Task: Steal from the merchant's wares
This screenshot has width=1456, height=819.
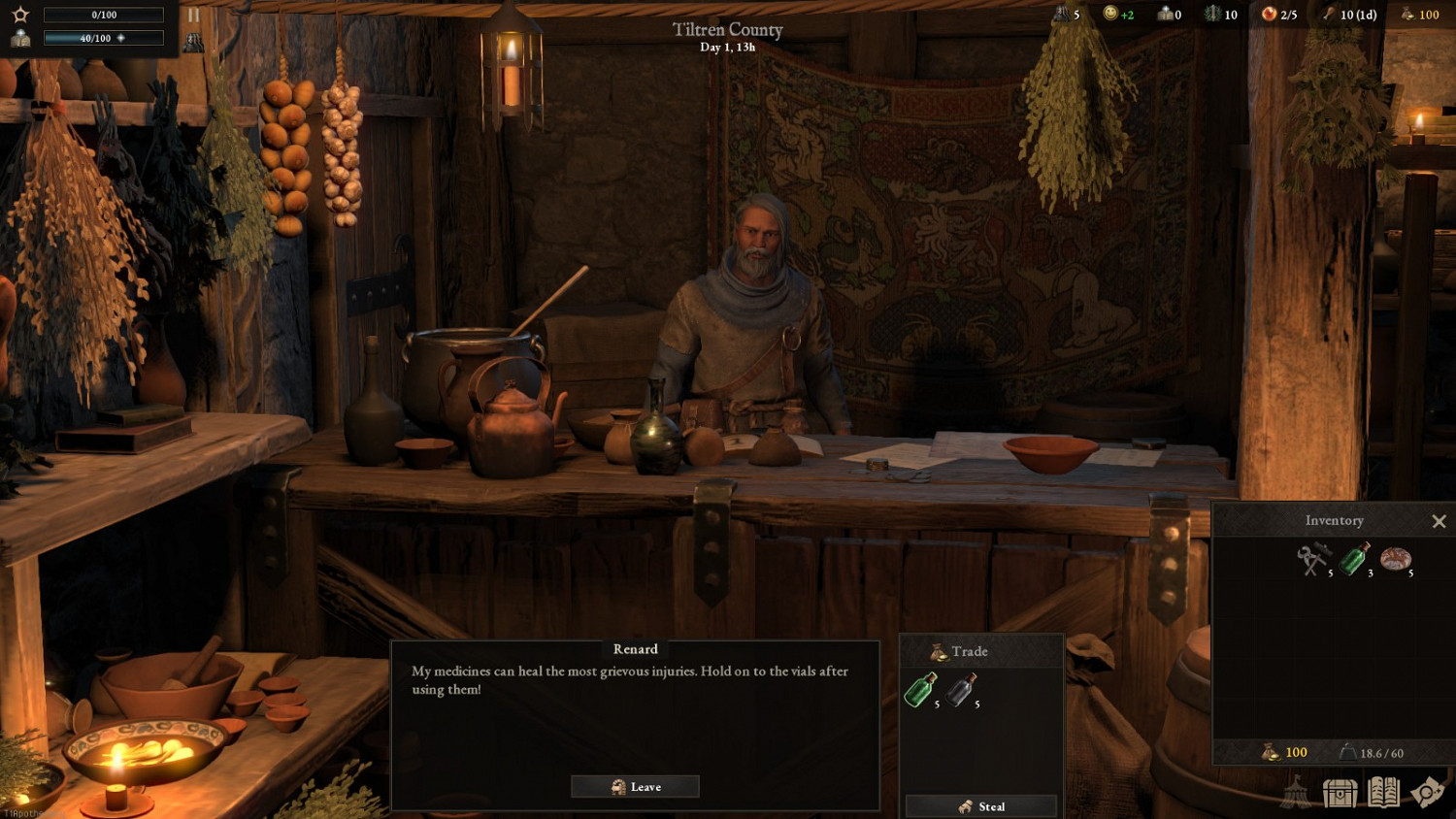Action: 980,806
